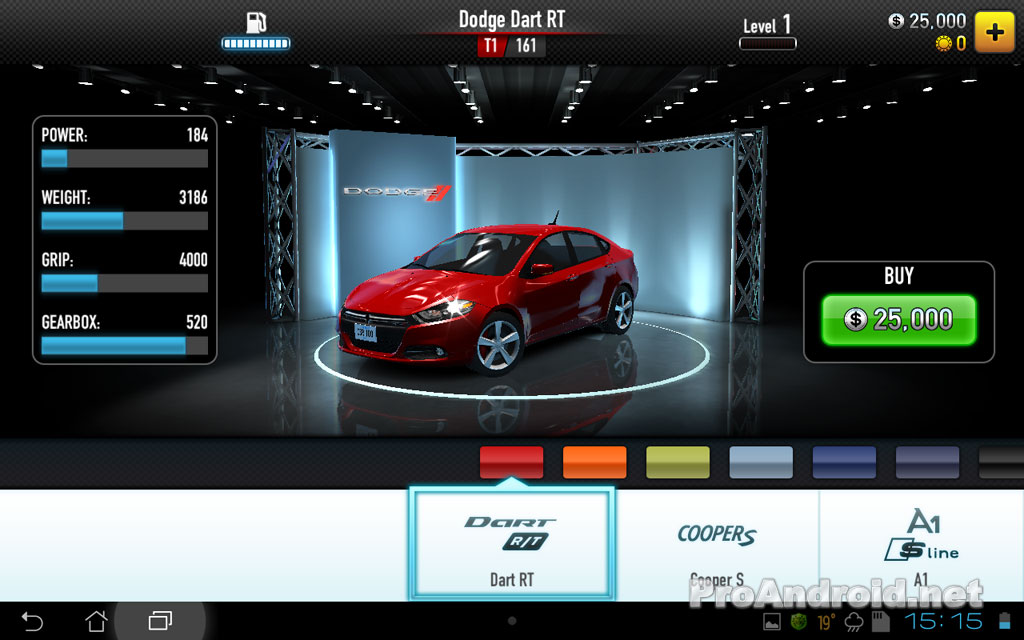Choose the orange paint color swatch
The image size is (1024, 640).
pyautogui.click(x=594, y=462)
